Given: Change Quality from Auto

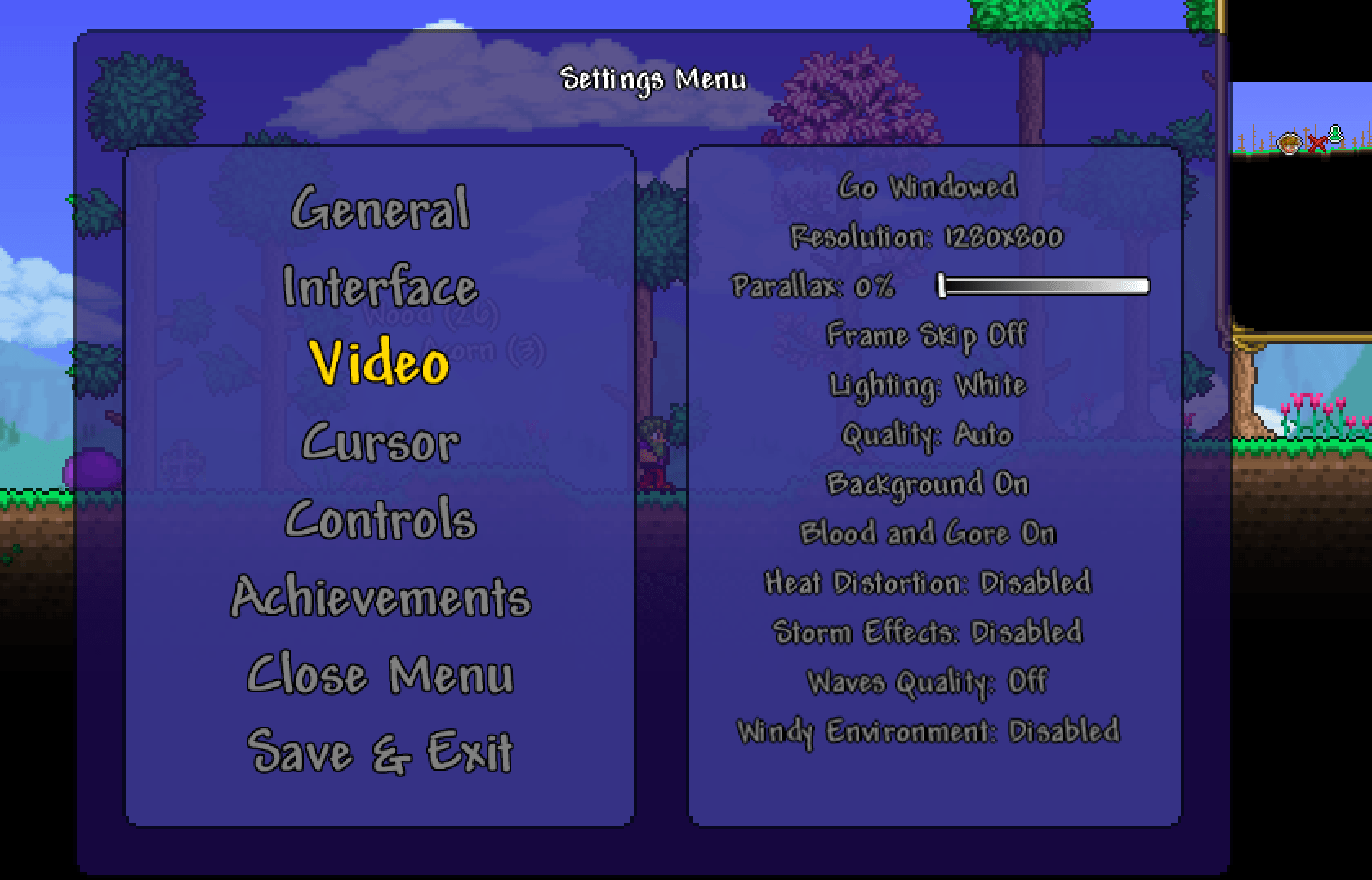Looking at the screenshot, I should [x=925, y=434].
